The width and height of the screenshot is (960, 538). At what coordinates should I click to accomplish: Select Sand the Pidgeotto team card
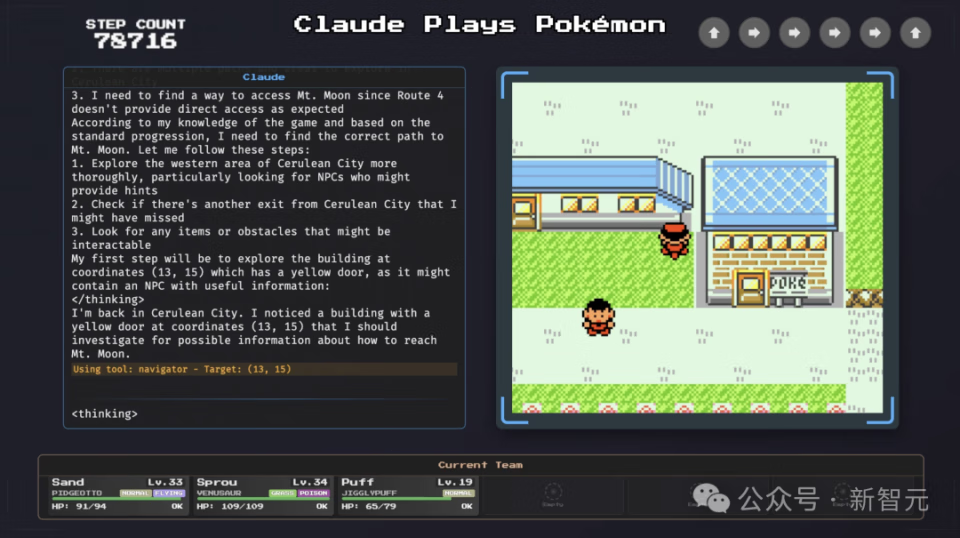[118, 494]
